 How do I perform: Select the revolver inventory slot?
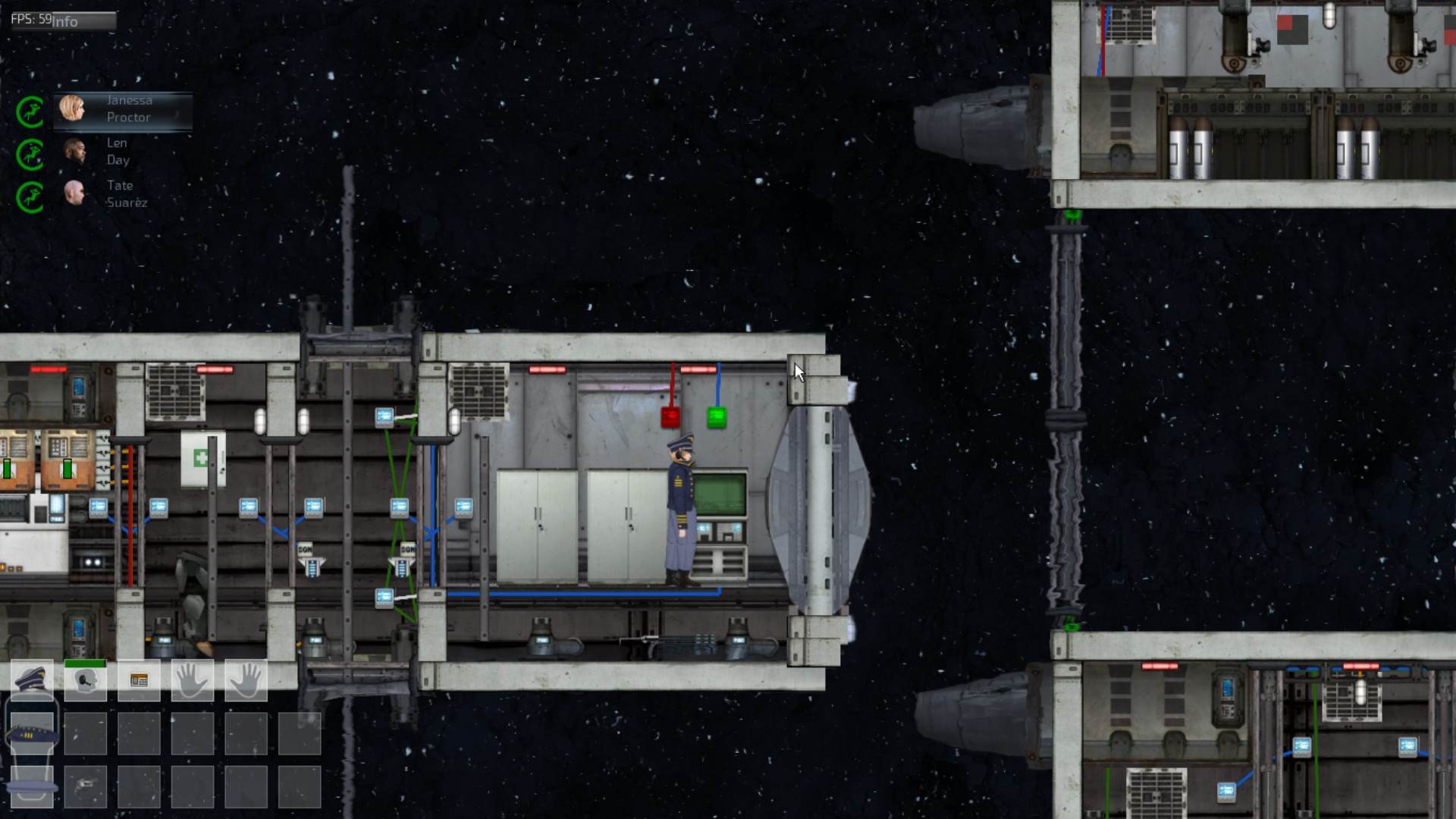pos(85,786)
